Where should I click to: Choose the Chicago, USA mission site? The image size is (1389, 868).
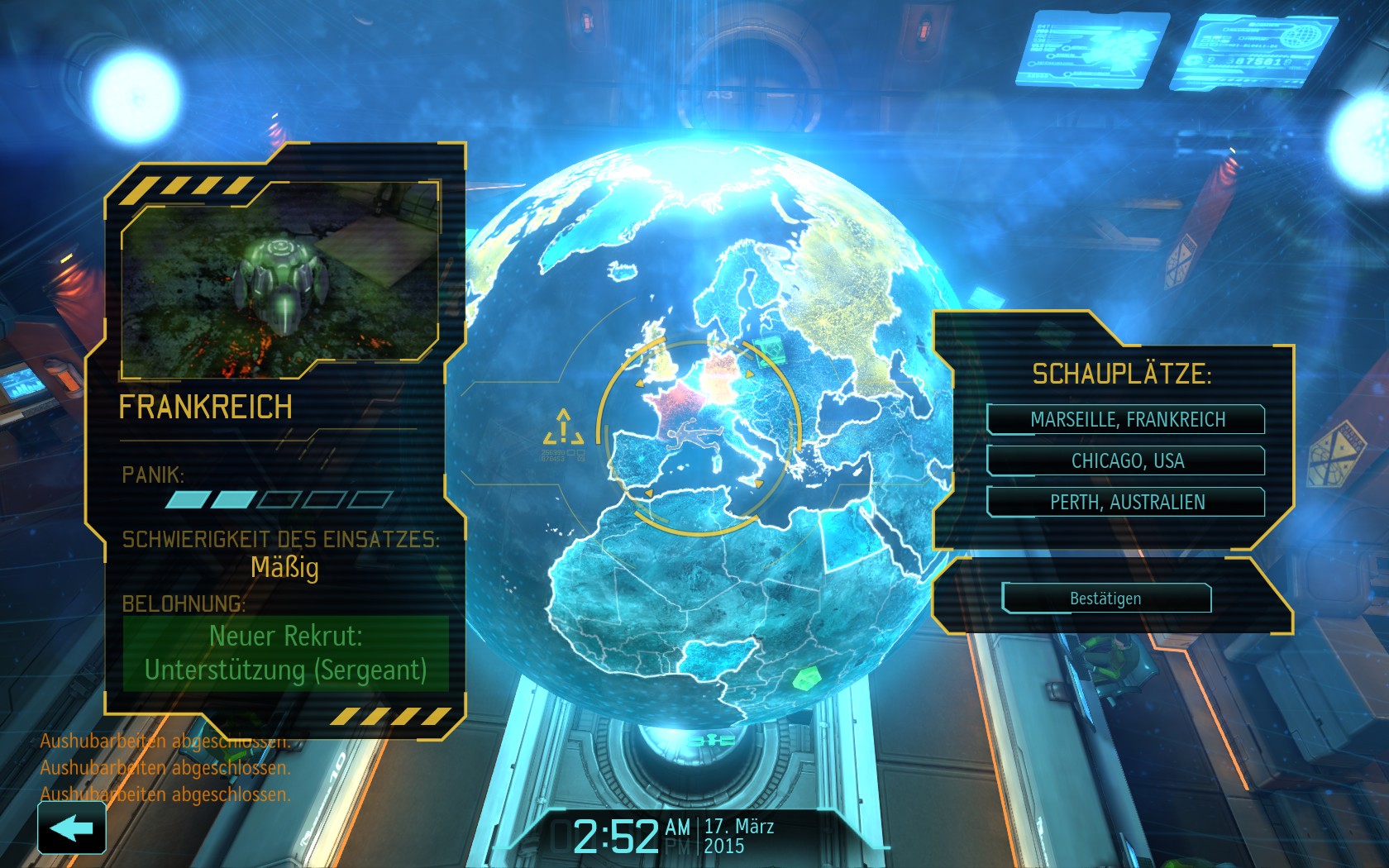pyautogui.click(x=1126, y=460)
